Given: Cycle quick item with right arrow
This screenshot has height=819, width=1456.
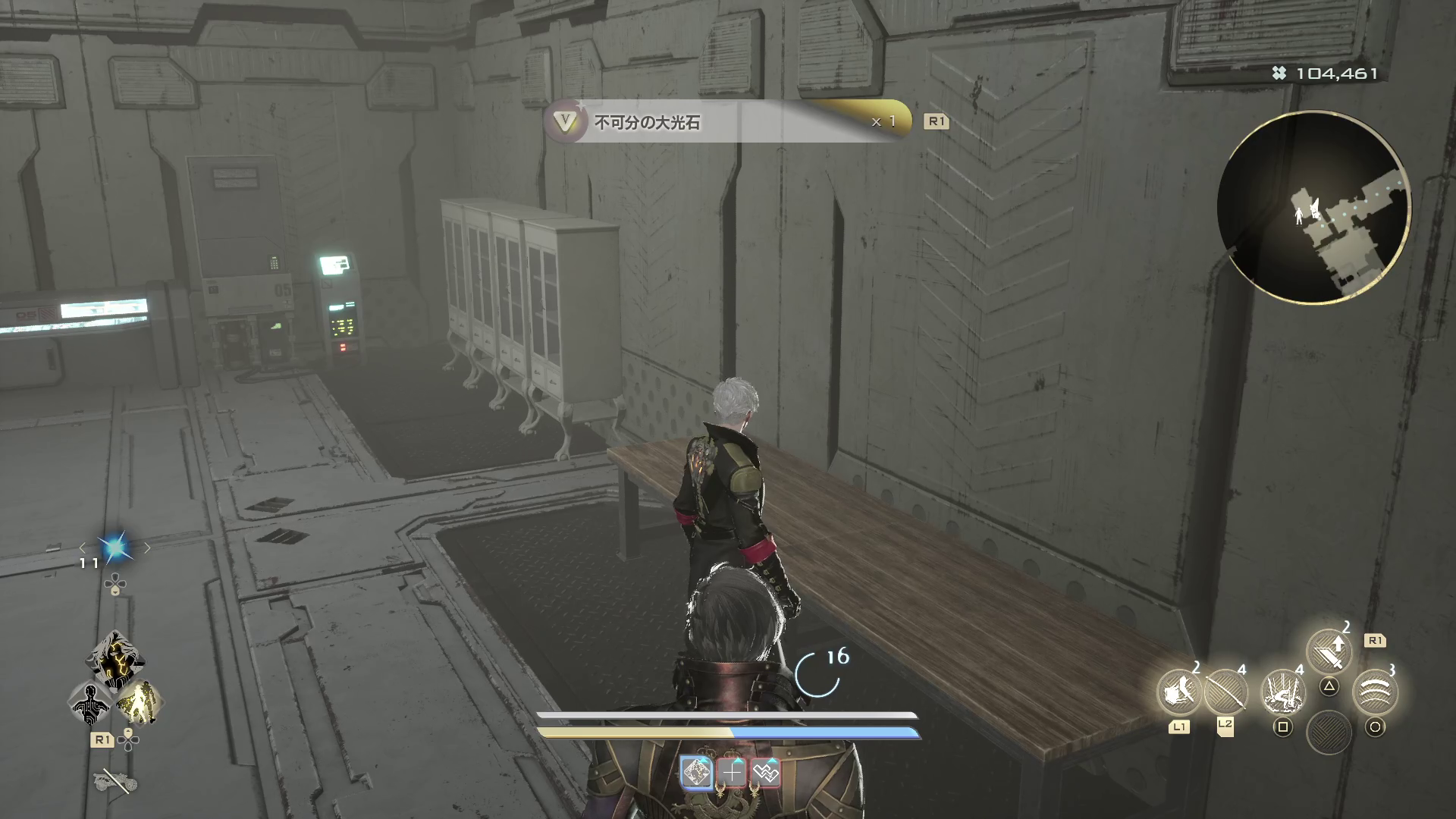Looking at the screenshot, I should pyautogui.click(x=147, y=548).
